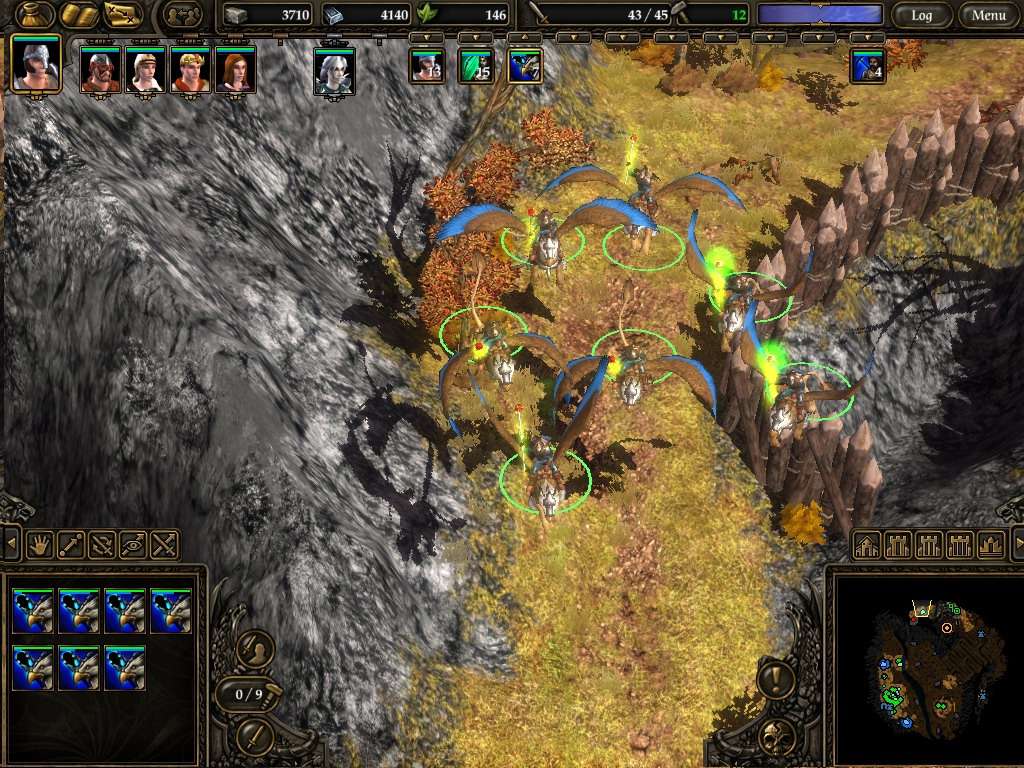Activate the open-hand stop command
Image resolution: width=1024 pixels, height=768 pixels.
tap(39, 545)
